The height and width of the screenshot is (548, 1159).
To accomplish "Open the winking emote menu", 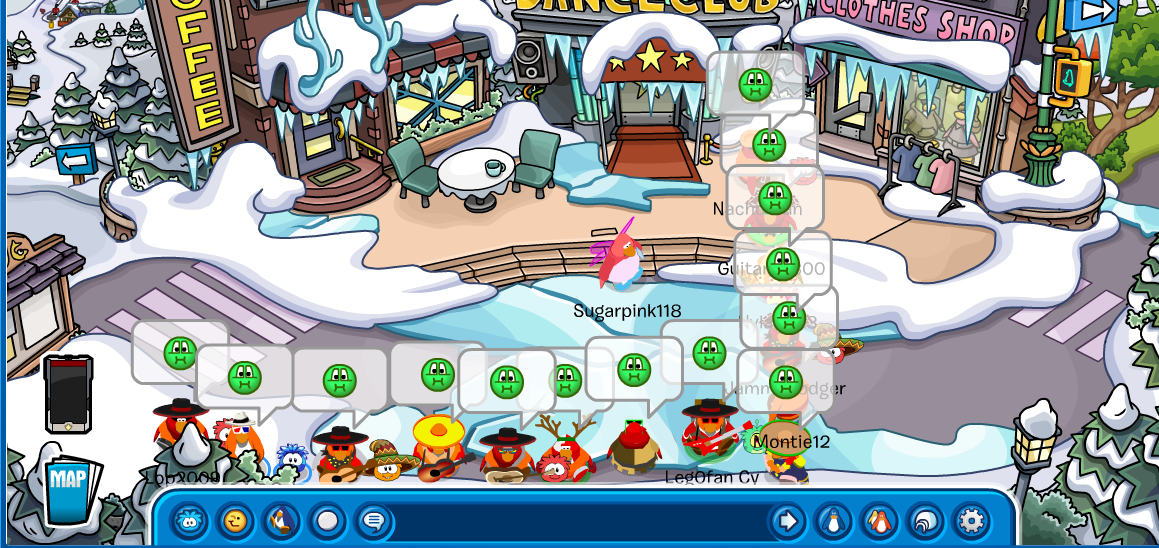I will (x=235, y=521).
